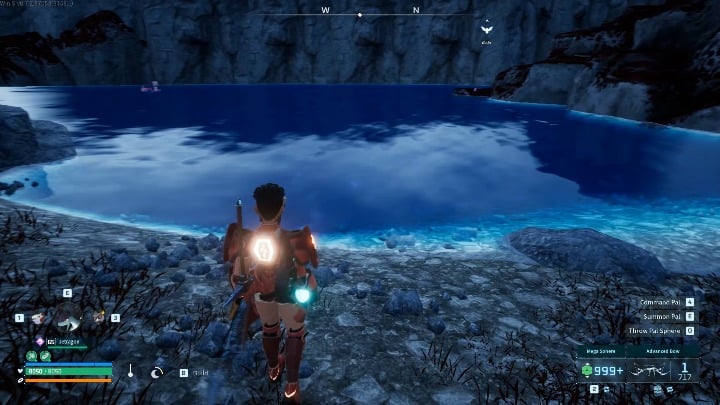The height and width of the screenshot is (405, 720).
Task: Switch to the next Pal on the right
Action: (x=99, y=317)
